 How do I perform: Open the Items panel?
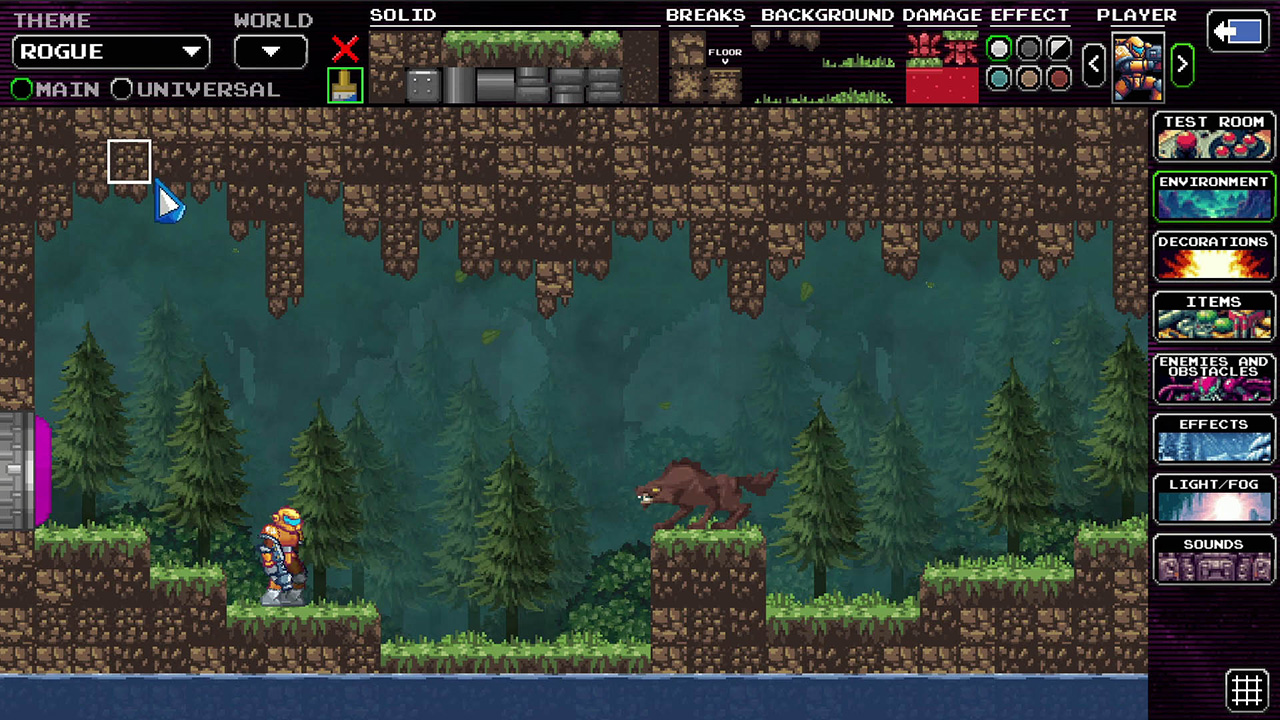[1213, 317]
